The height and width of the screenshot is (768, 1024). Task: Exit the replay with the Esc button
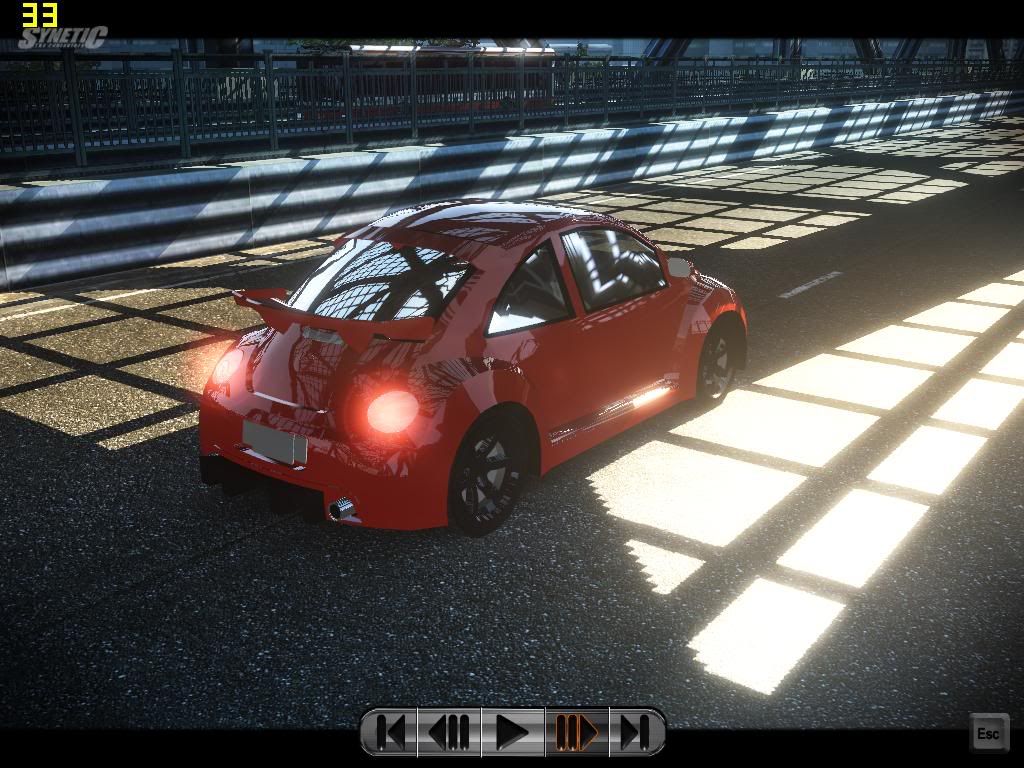987,734
